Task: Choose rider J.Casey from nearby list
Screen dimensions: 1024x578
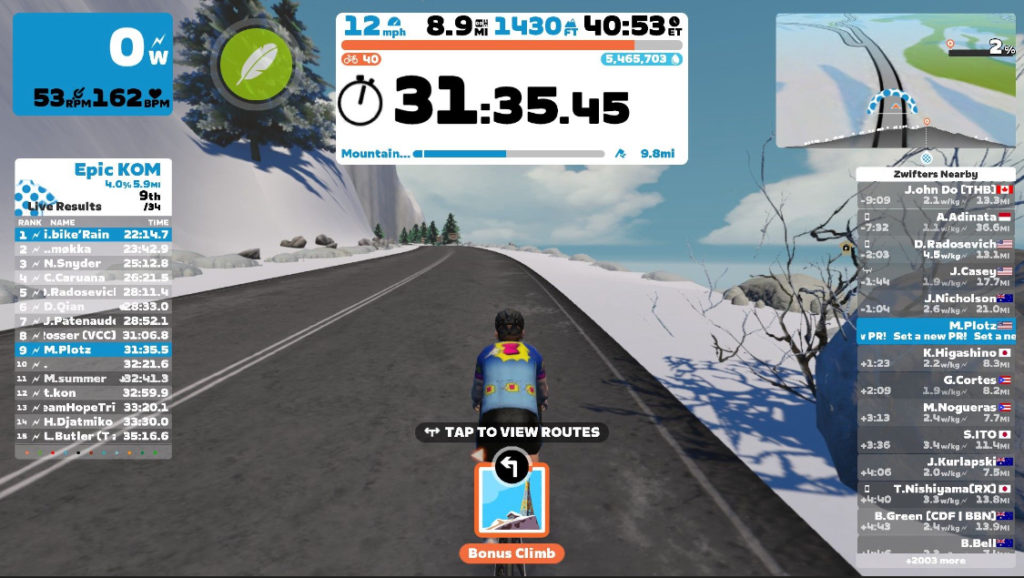Action: [x=935, y=276]
